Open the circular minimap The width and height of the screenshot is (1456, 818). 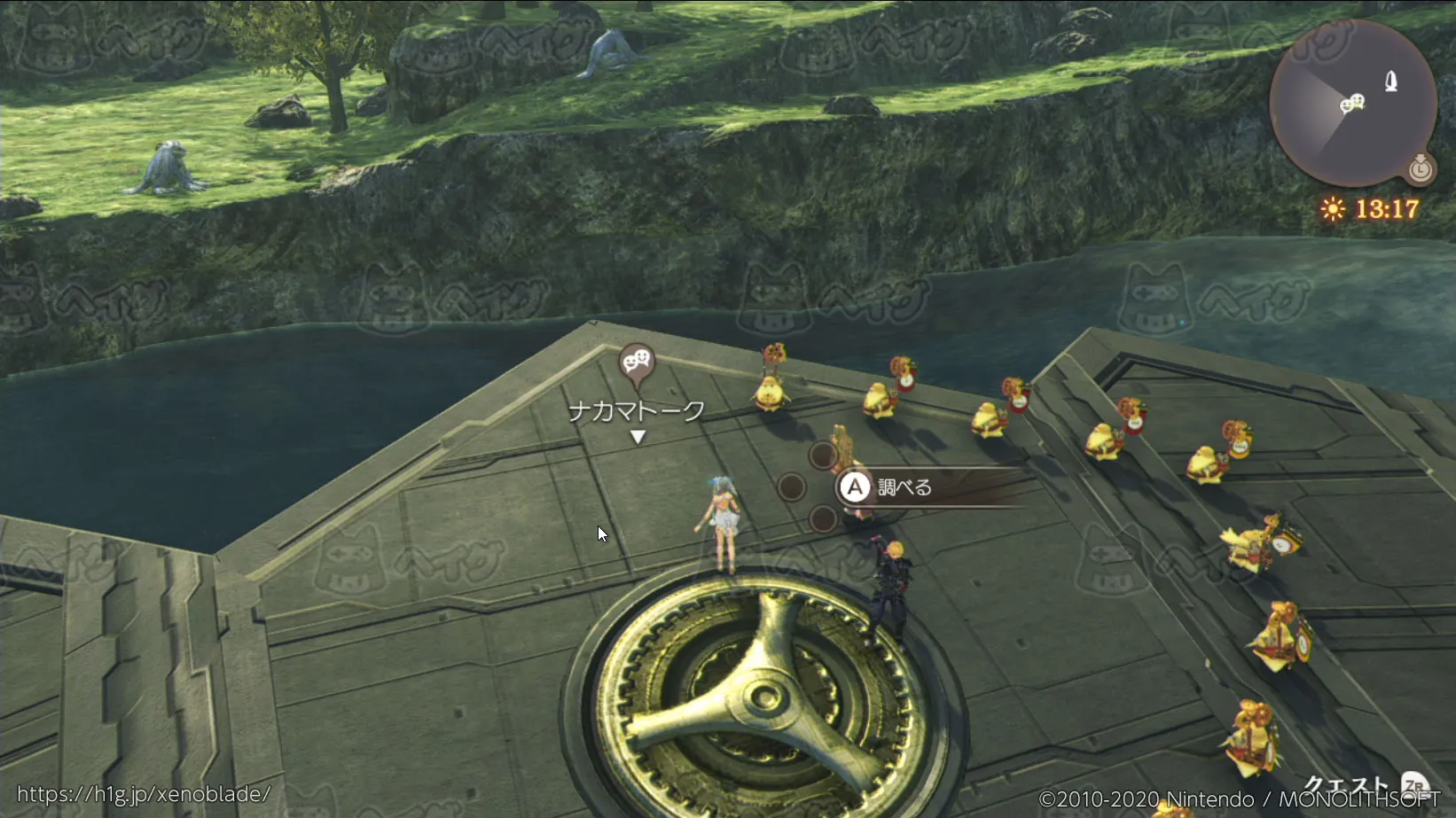(x=1352, y=102)
